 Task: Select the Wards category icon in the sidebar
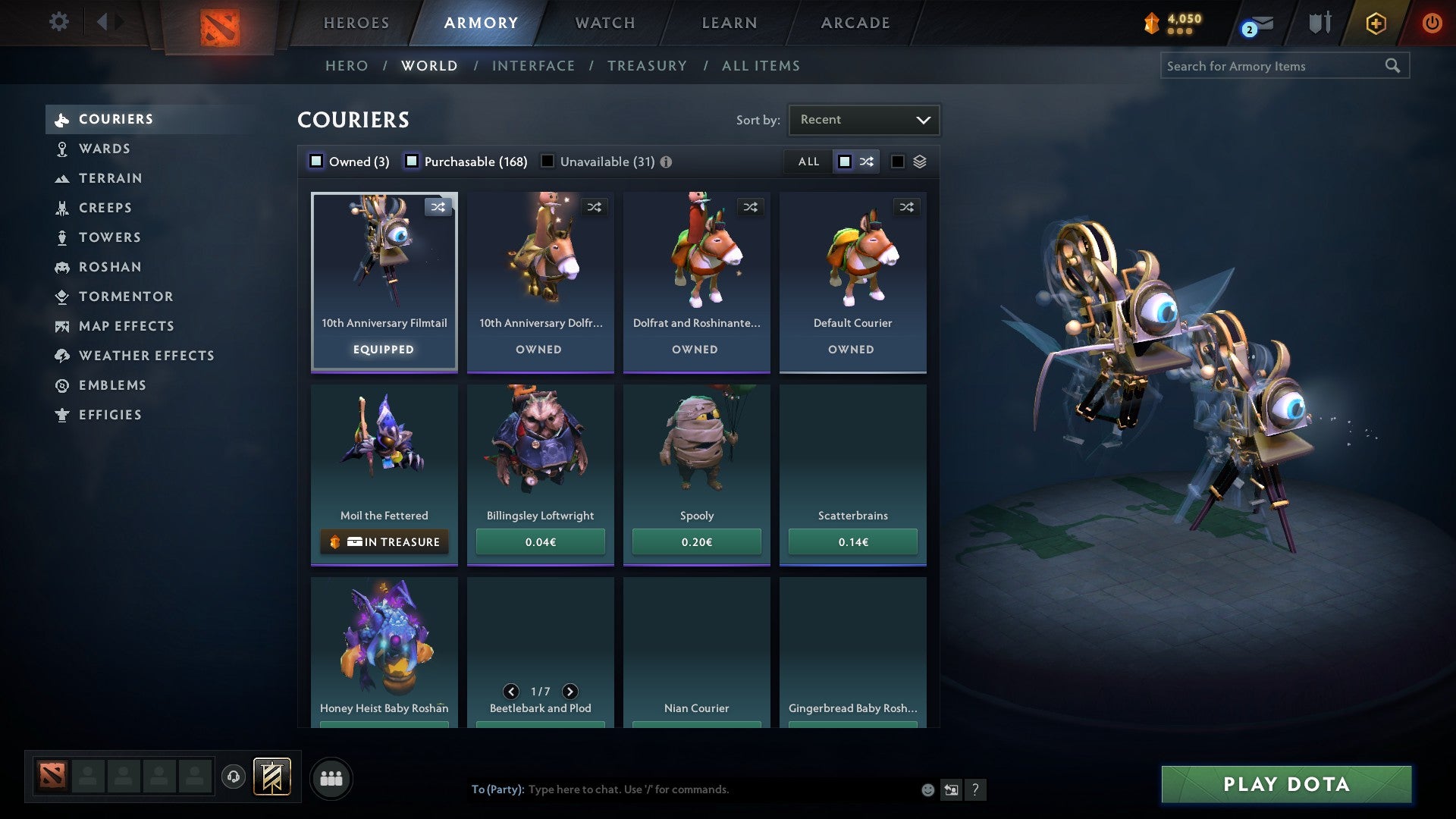click(61, 149)
